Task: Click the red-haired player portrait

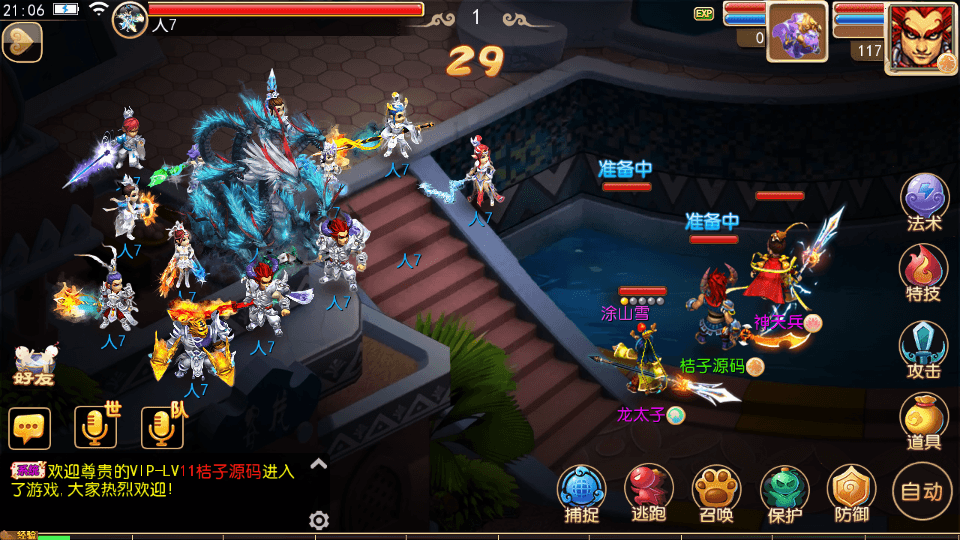Action: pos(921,37)
